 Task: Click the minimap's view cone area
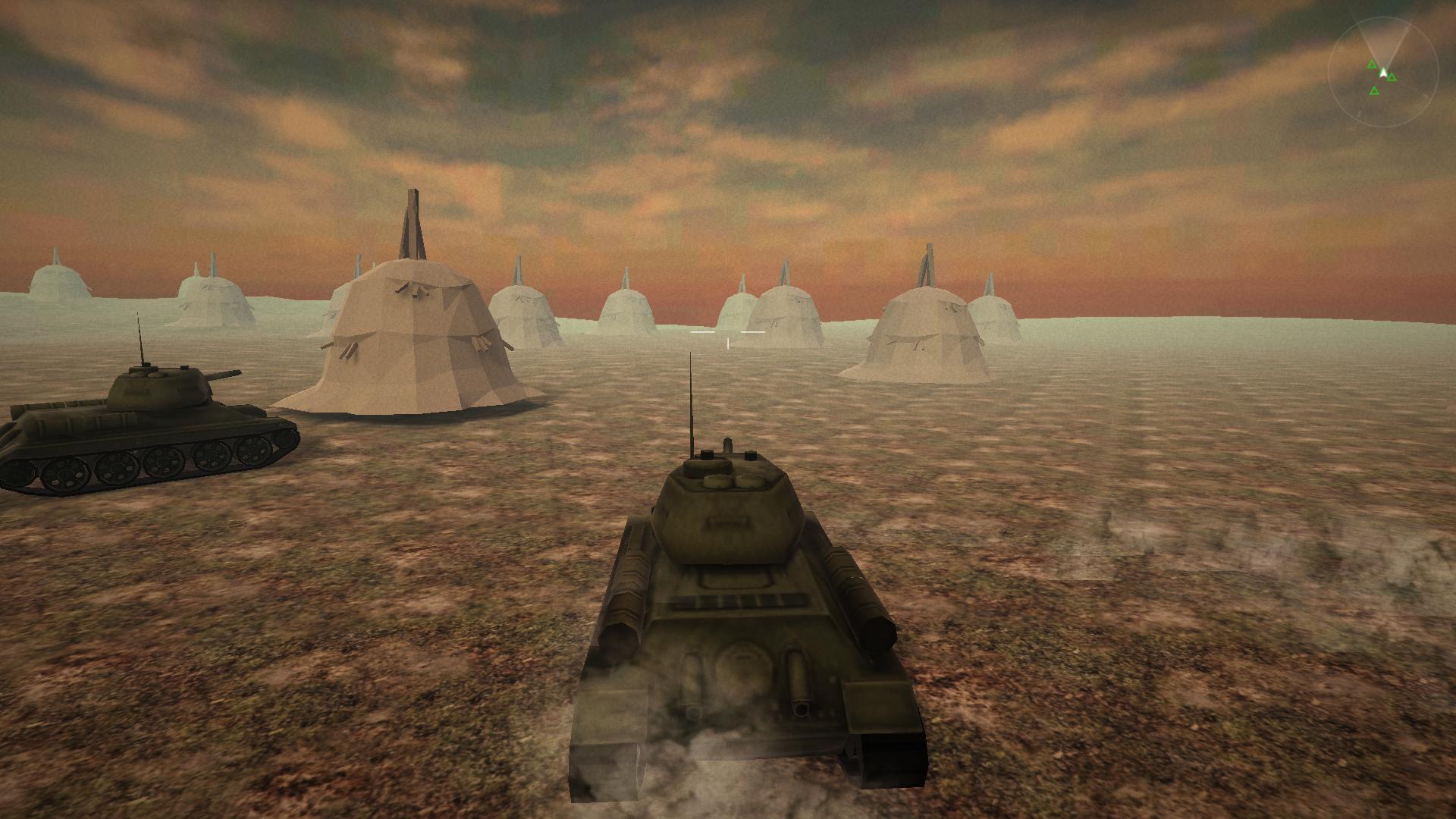click(x=1384, y=38)
